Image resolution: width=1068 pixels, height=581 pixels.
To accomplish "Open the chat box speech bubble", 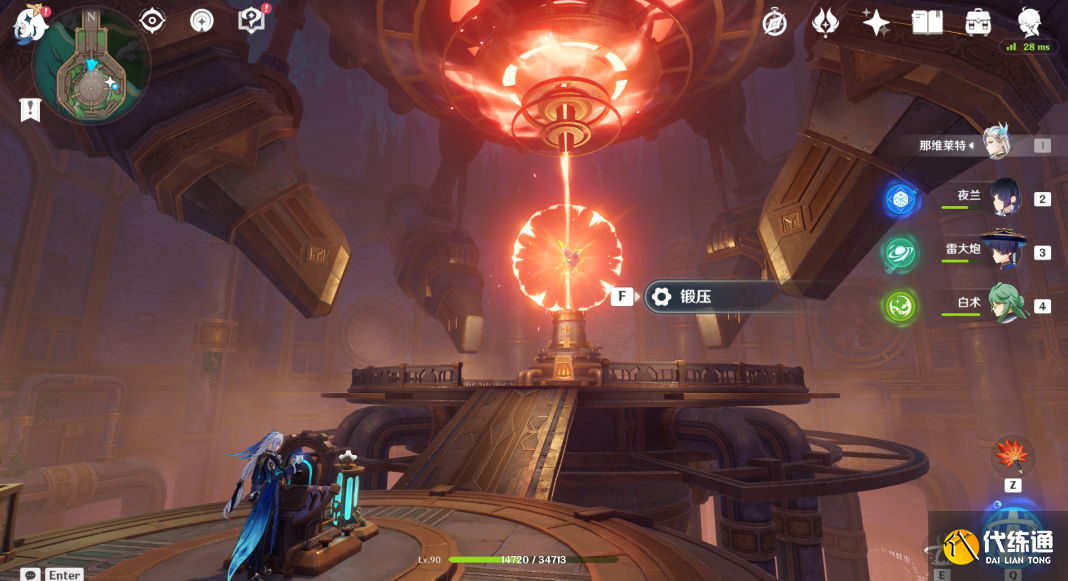I will (x=31, y=574).
